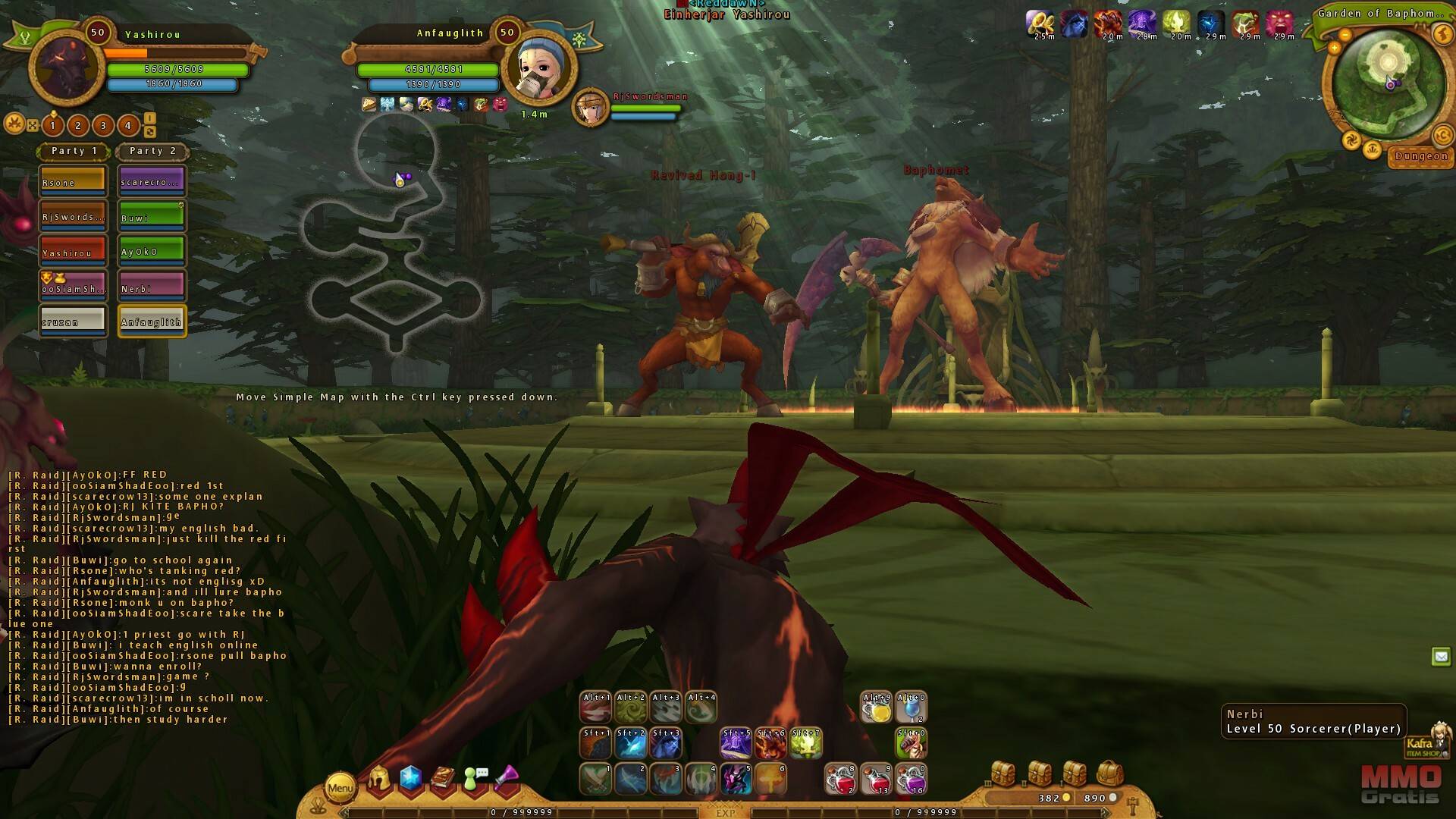This screenshot has height=819, width=1456.
Task: Click the Dungeon button under the minimap
Action: click(x=1421, y=156)
